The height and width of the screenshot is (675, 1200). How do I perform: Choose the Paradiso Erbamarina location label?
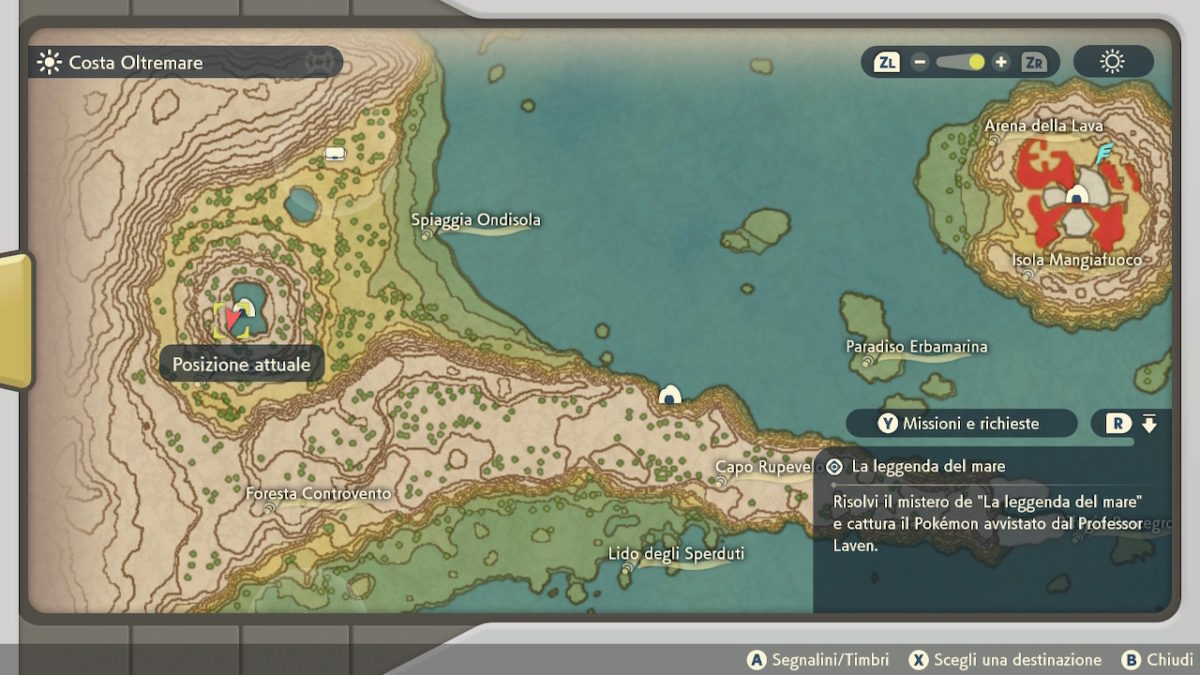916,347
